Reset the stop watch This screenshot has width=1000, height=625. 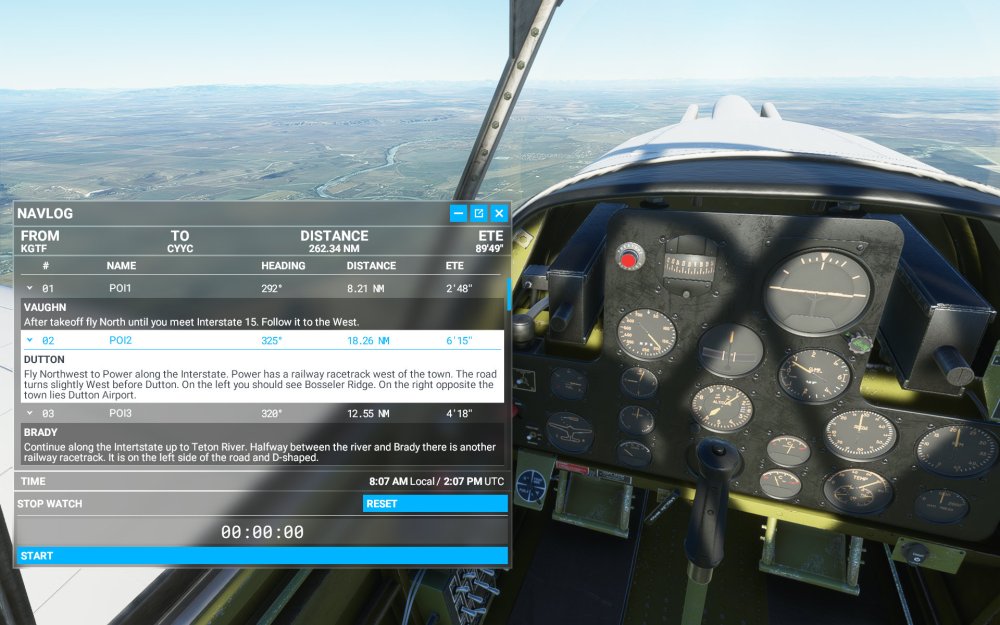point(435,504)
